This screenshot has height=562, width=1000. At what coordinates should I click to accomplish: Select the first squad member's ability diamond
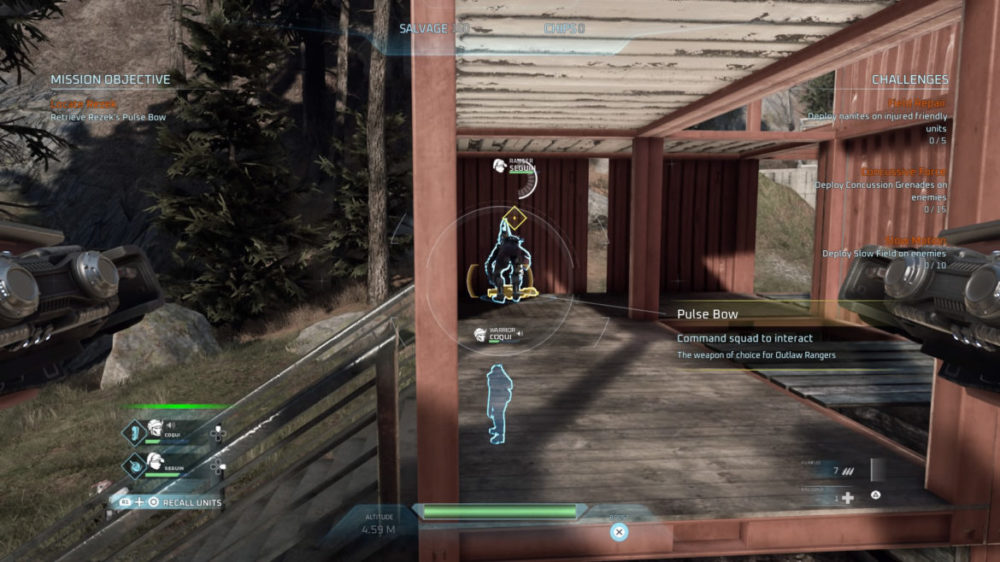pos(134,432)
